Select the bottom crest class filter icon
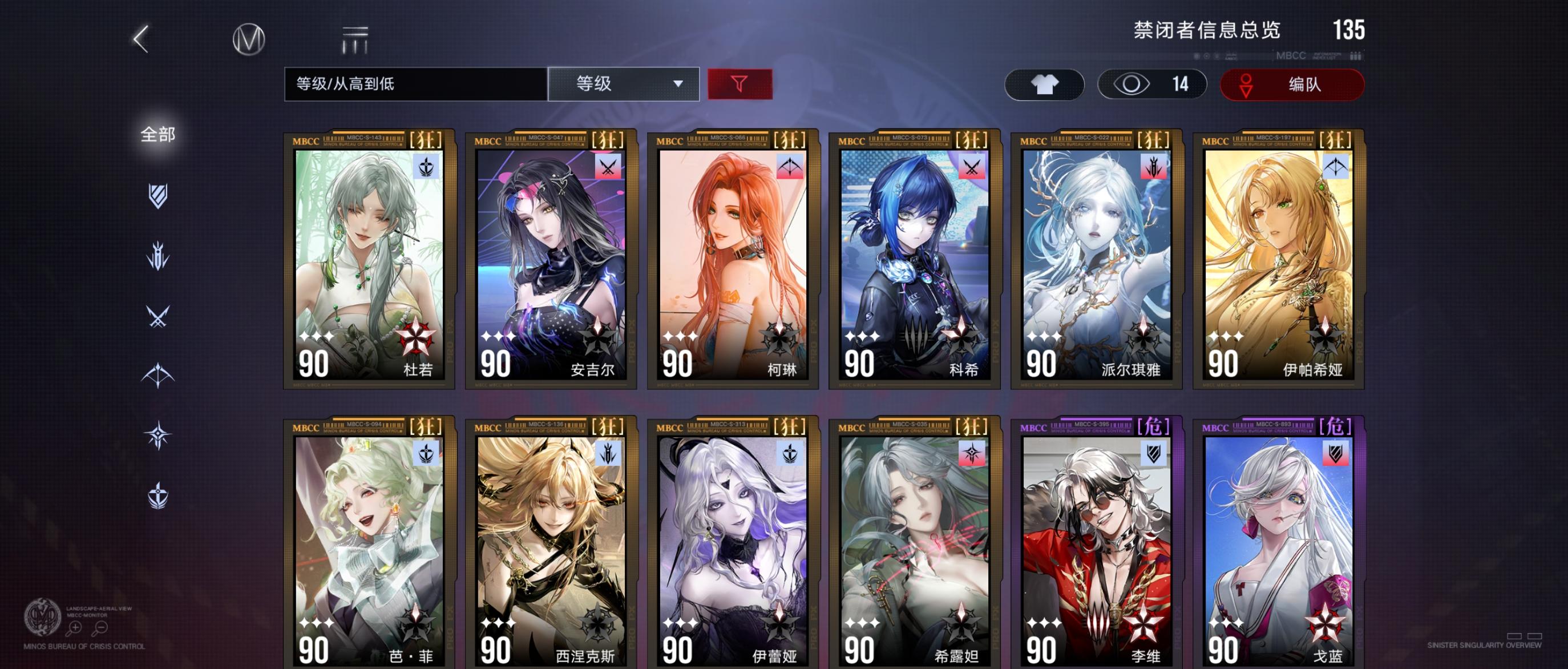Viewport: 1568px width, 669px height. [x=157, y=494]
